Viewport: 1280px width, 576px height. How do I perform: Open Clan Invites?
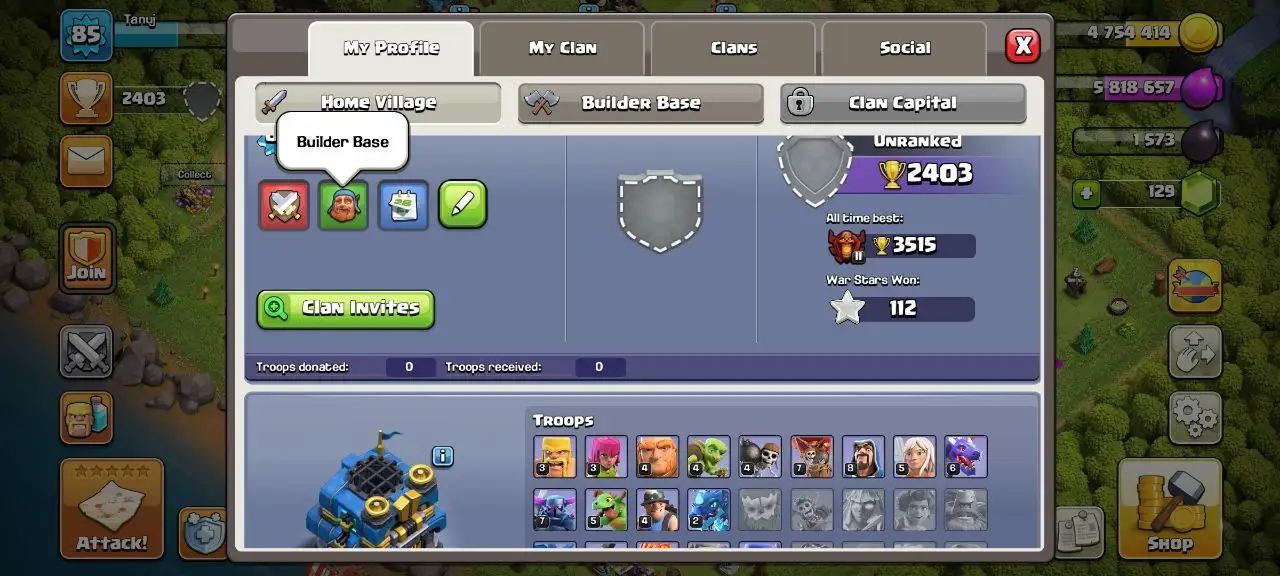coord(345,309)
